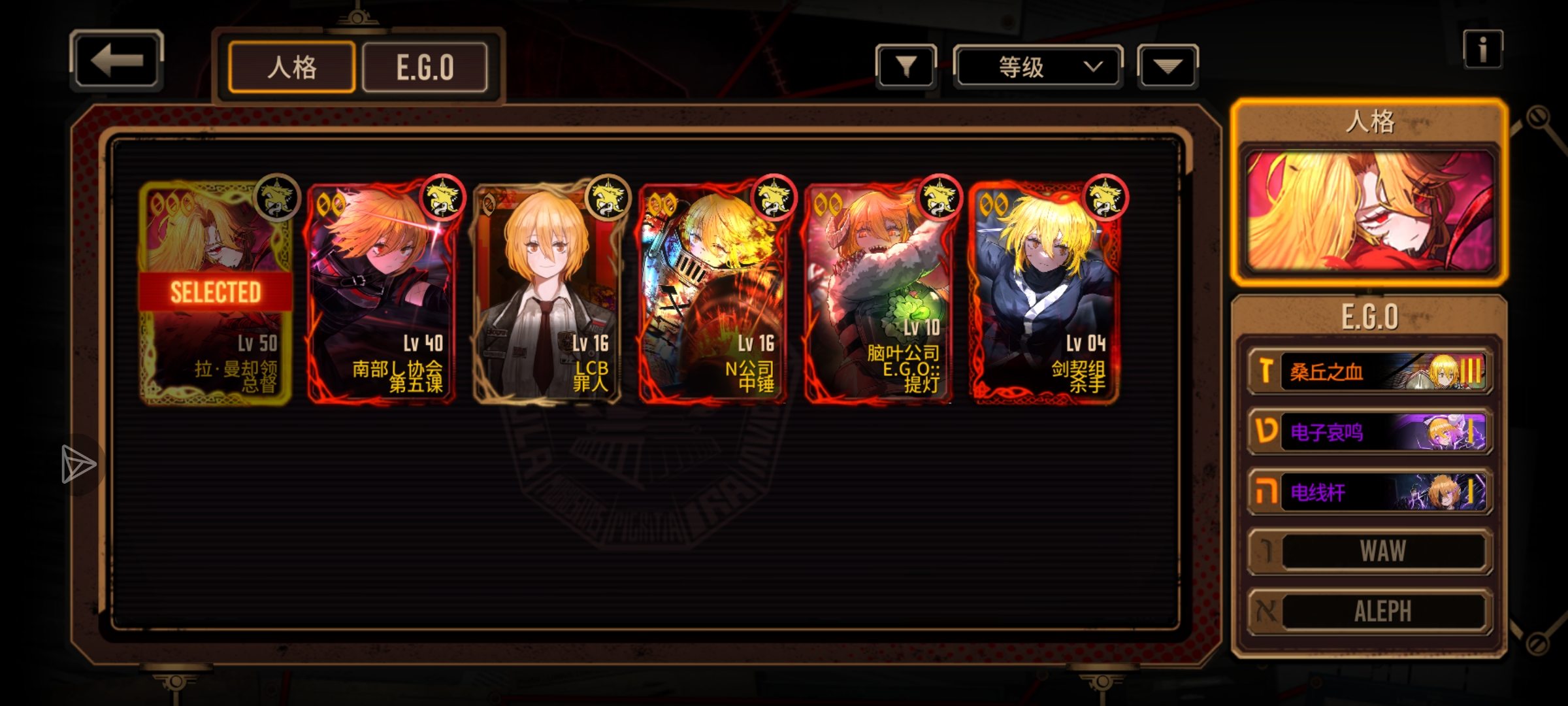Open the info button

coord(1482,50)
